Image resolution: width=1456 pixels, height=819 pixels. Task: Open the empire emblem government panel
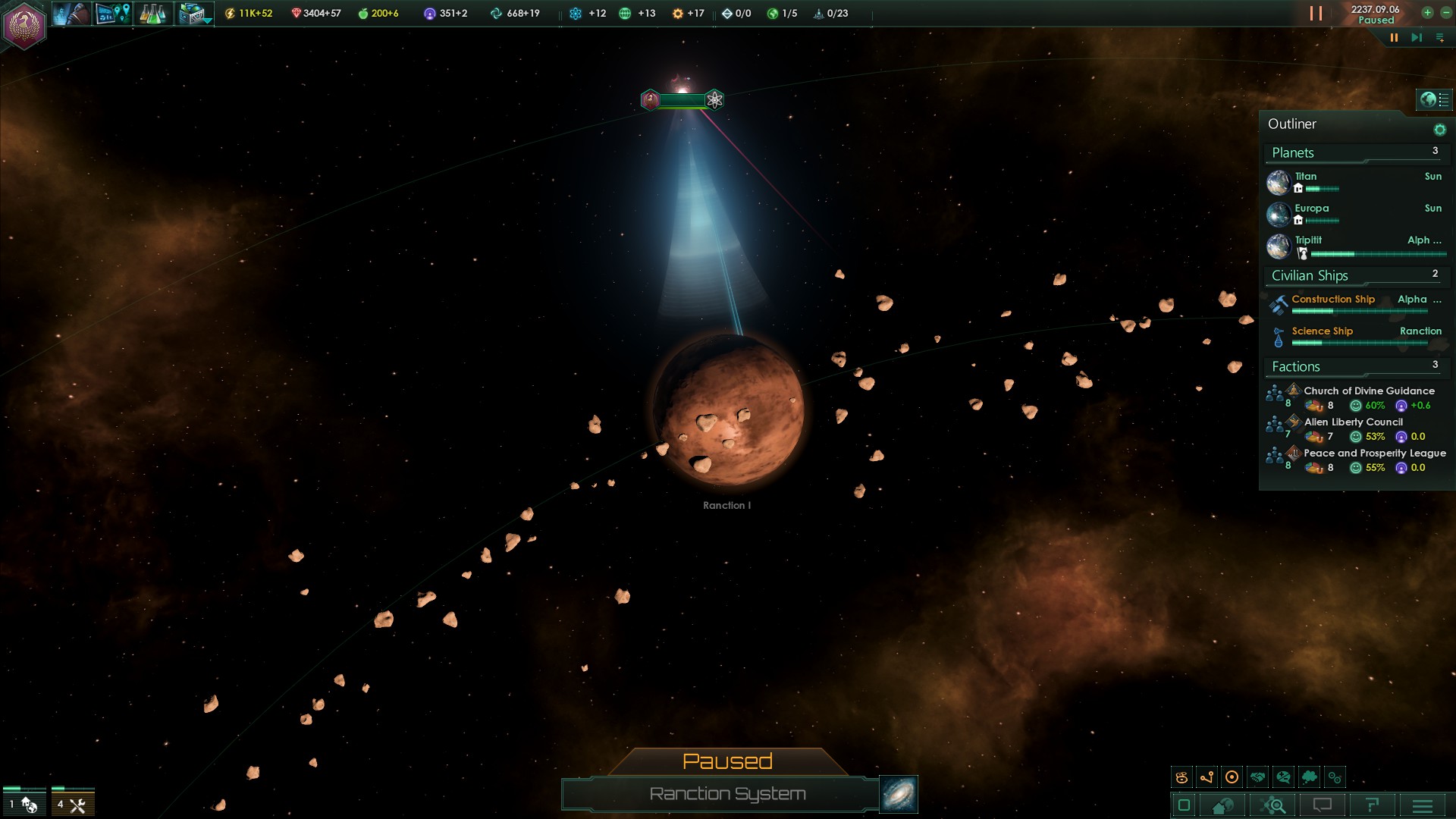point(25,25)
